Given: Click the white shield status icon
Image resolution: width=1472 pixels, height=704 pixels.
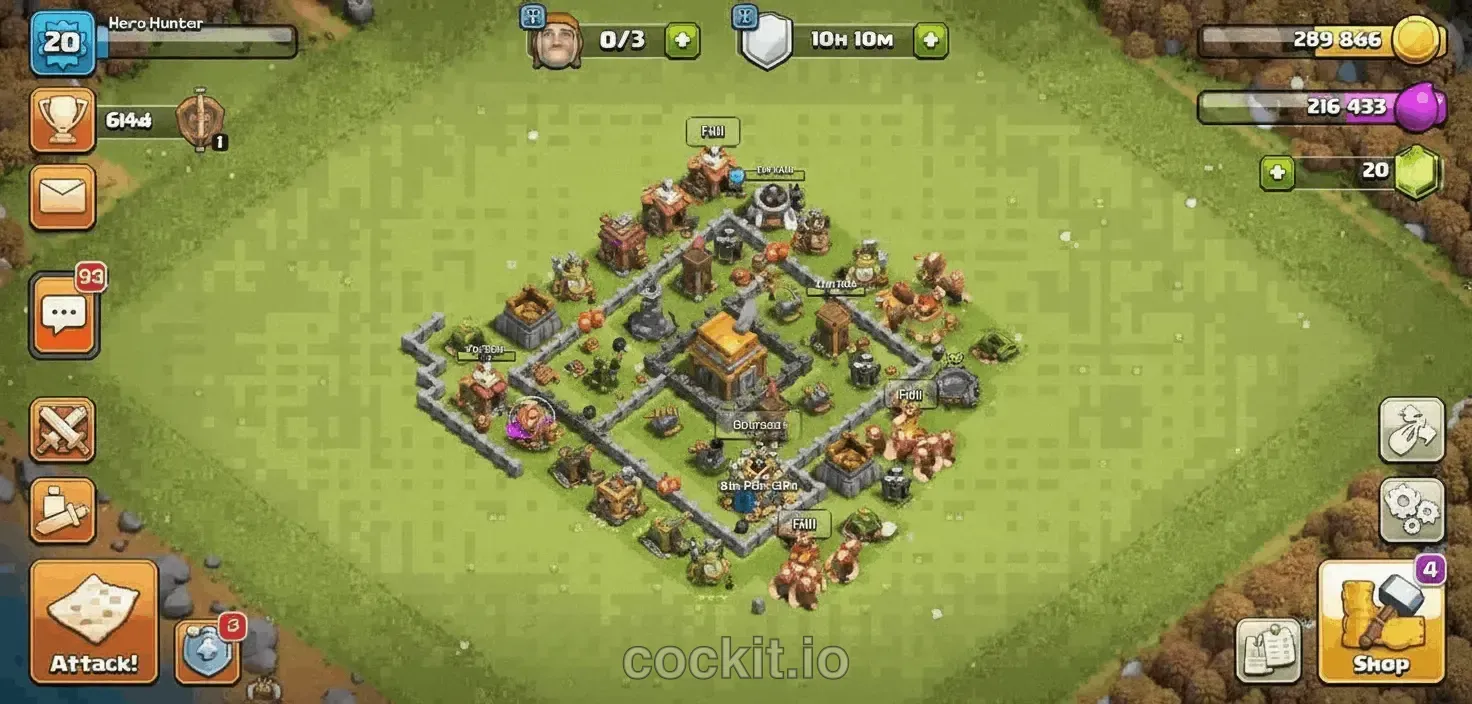Looking at the screenshot, I should tap(767, 42).
